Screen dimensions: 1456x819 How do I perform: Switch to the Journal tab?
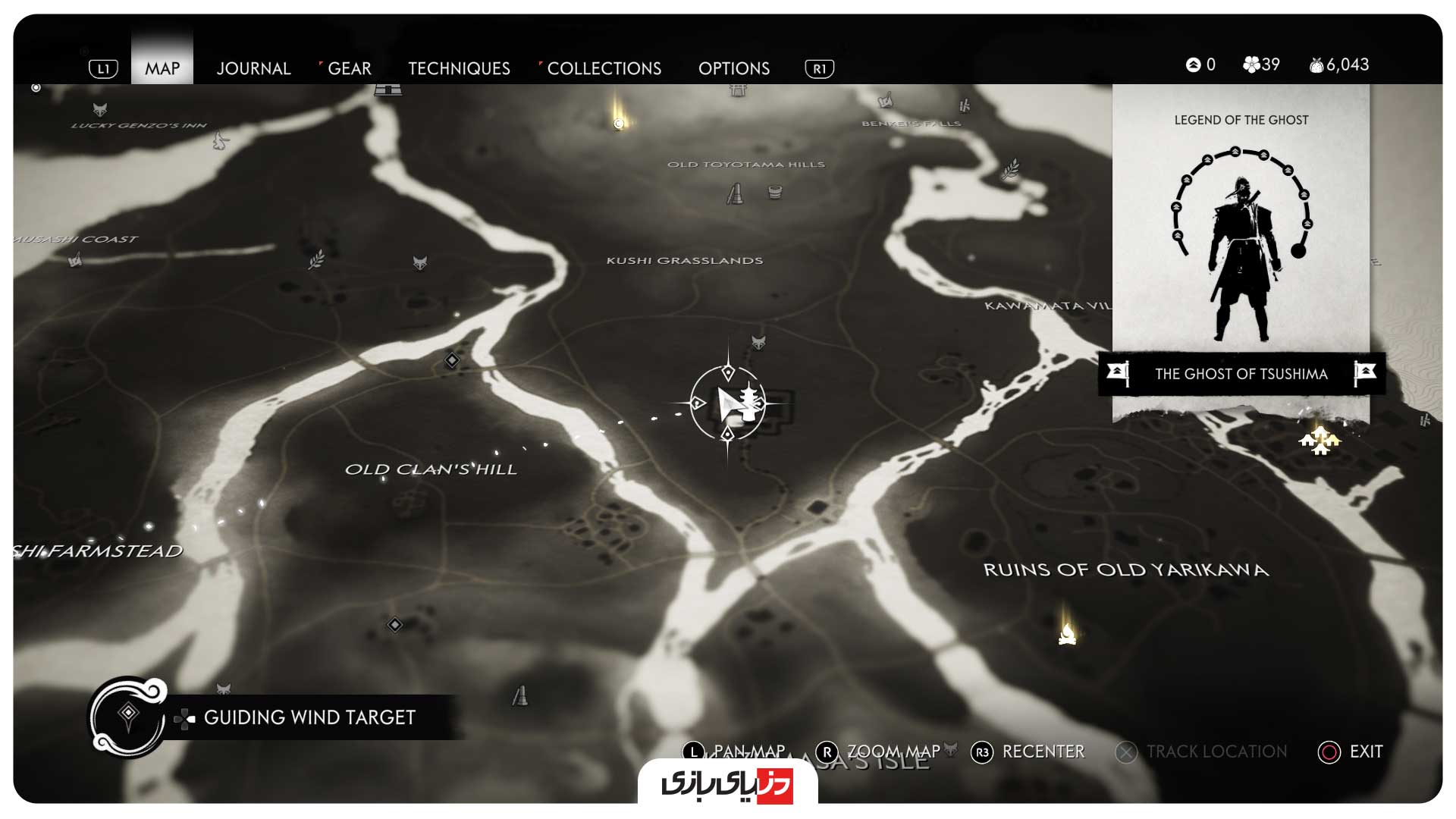click(253, 68)
